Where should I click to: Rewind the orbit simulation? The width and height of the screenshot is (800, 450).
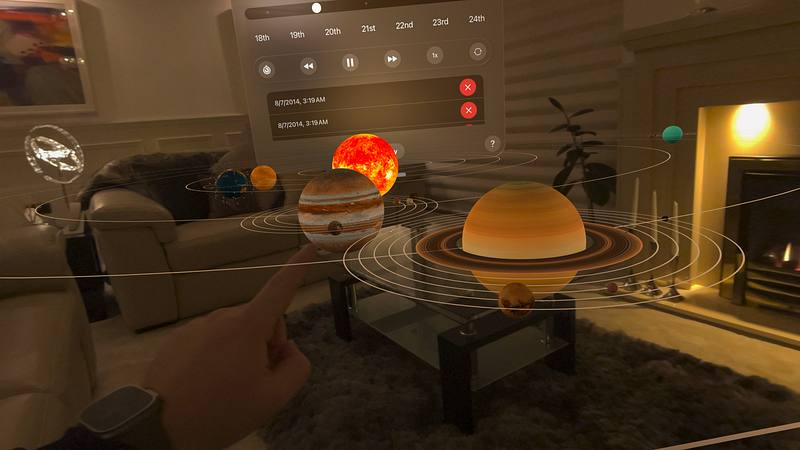tap(308, 67)
